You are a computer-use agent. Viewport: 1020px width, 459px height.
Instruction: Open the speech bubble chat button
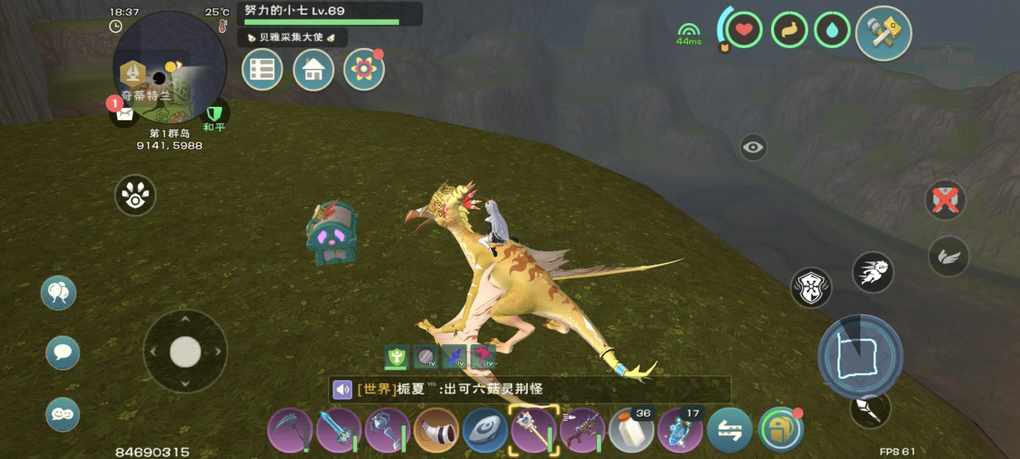pos(62,352)
